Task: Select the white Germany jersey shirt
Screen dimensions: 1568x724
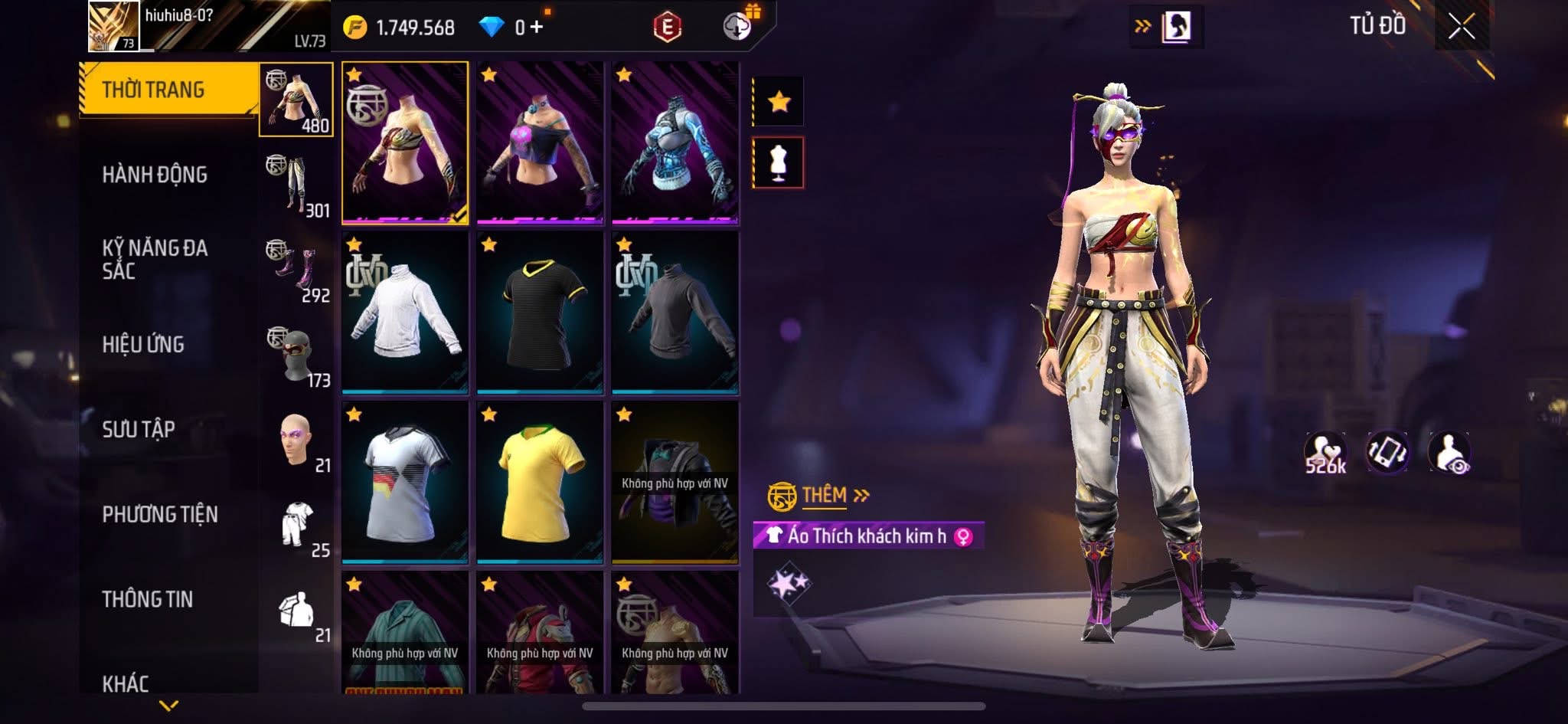Action: coord(405,483)
